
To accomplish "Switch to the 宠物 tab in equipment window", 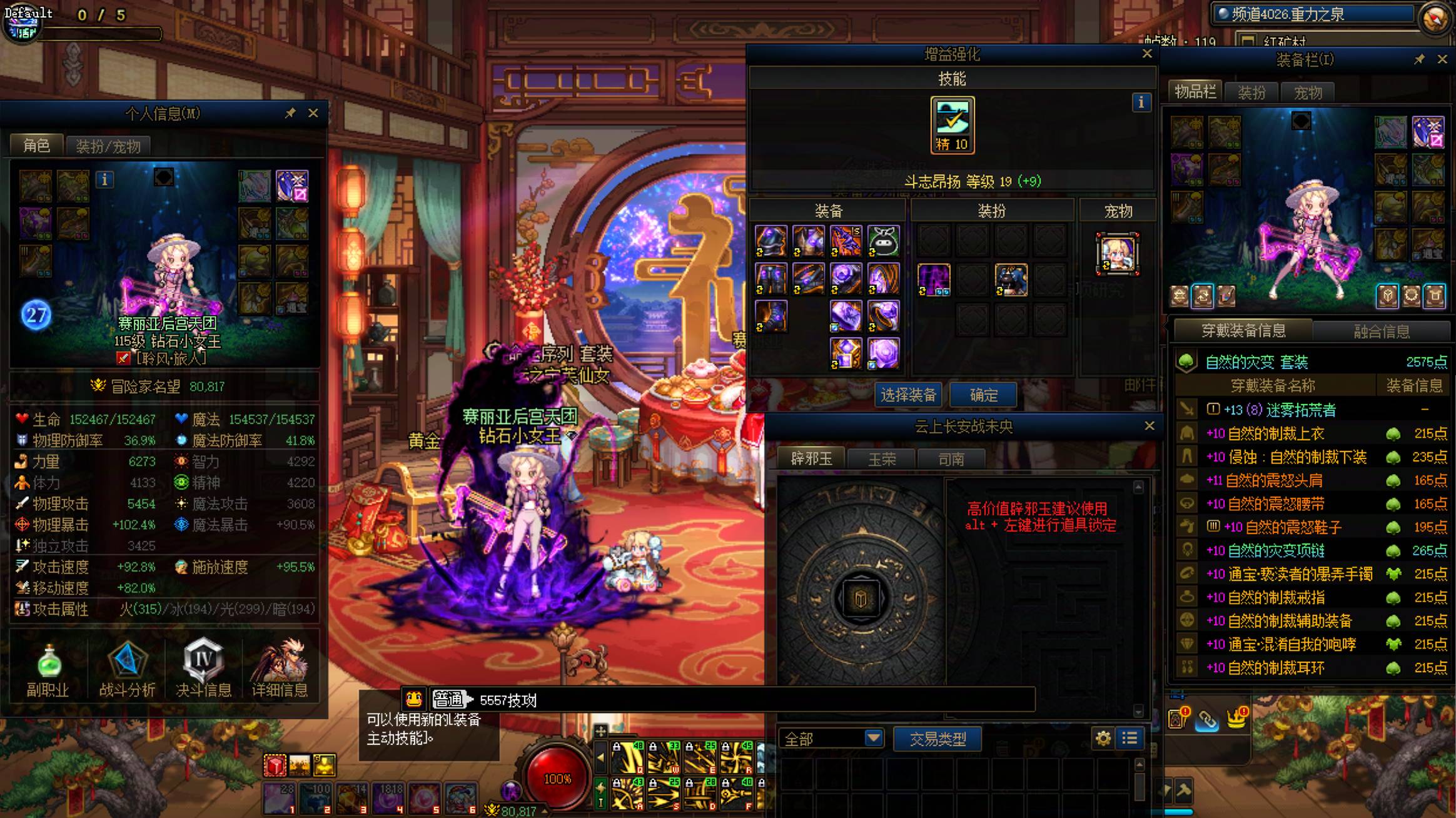I will click(1308, 93).
